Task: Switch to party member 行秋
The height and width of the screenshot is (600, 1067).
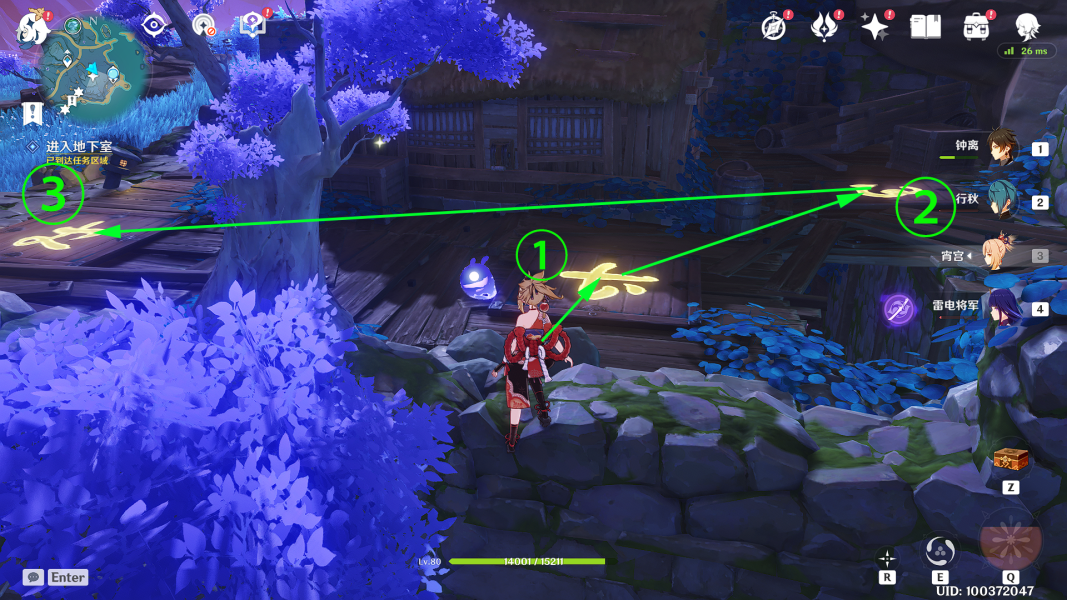Action: [x=1002, y=201]
